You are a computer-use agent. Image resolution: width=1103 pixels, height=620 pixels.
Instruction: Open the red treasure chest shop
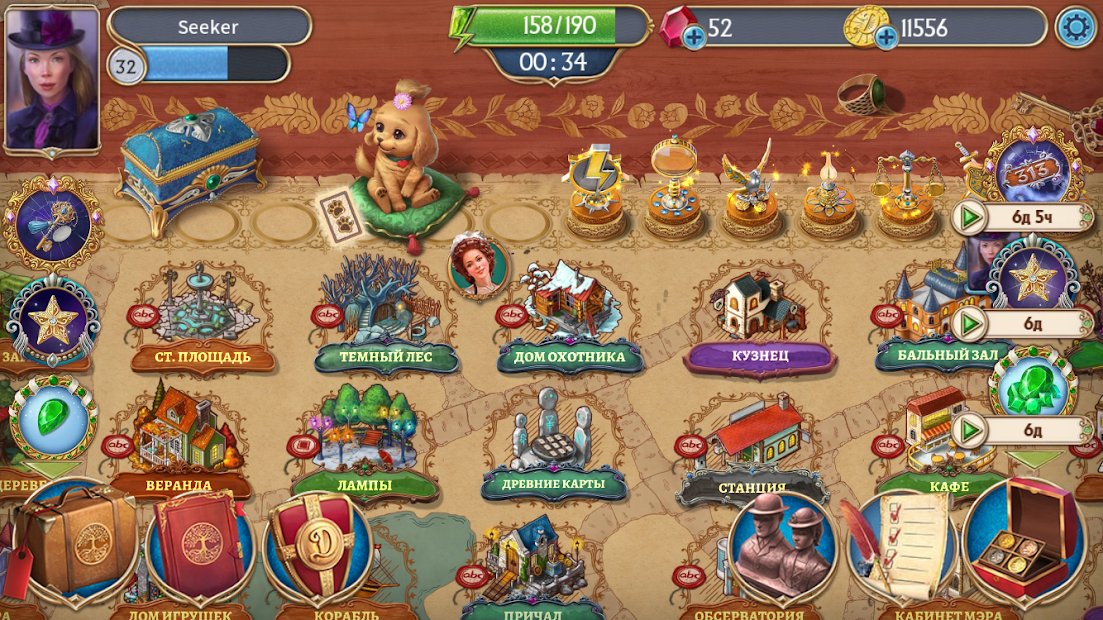(1025, 540)
